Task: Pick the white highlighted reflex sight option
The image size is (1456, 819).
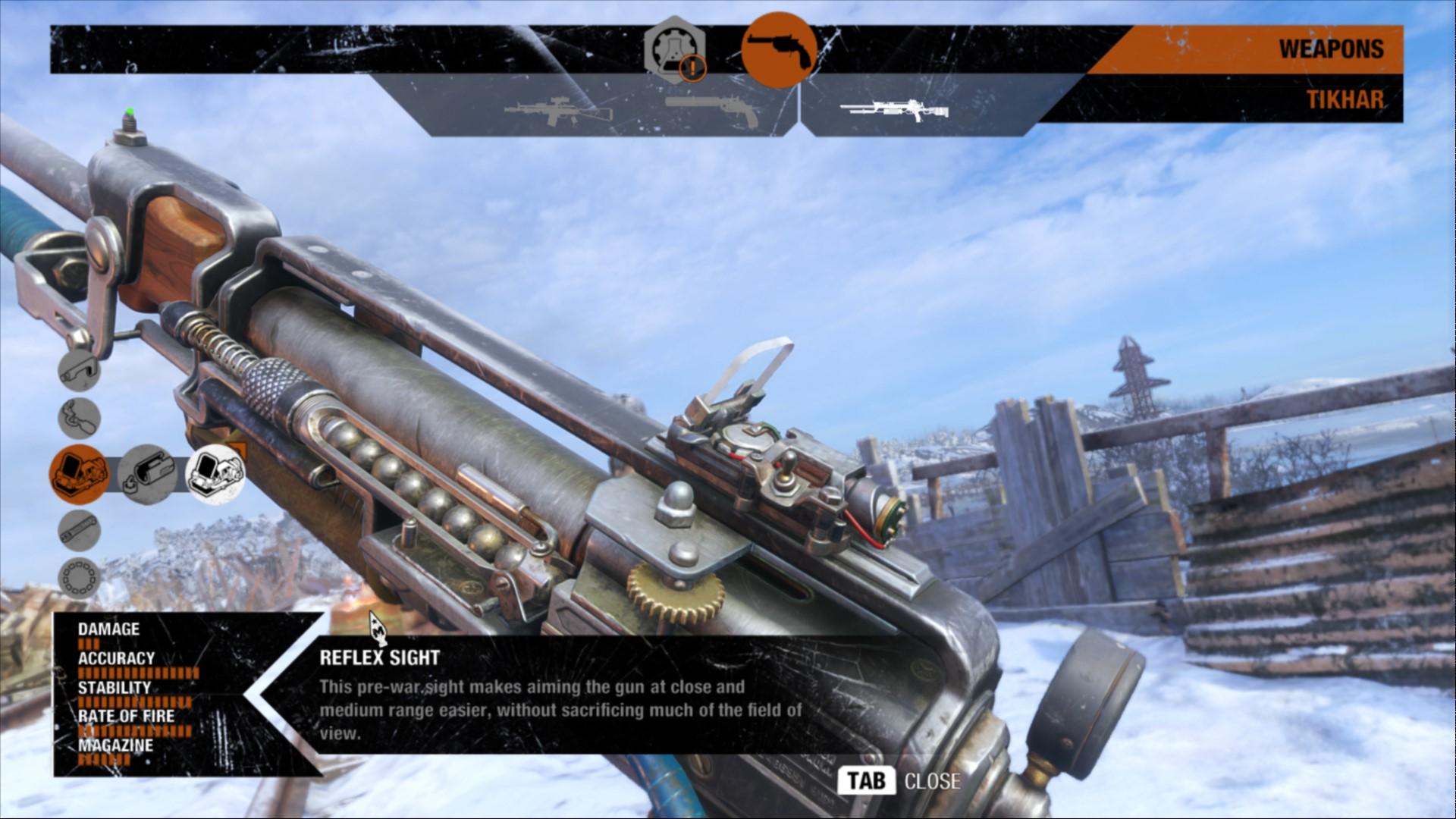Action: [x=215, y=475]
